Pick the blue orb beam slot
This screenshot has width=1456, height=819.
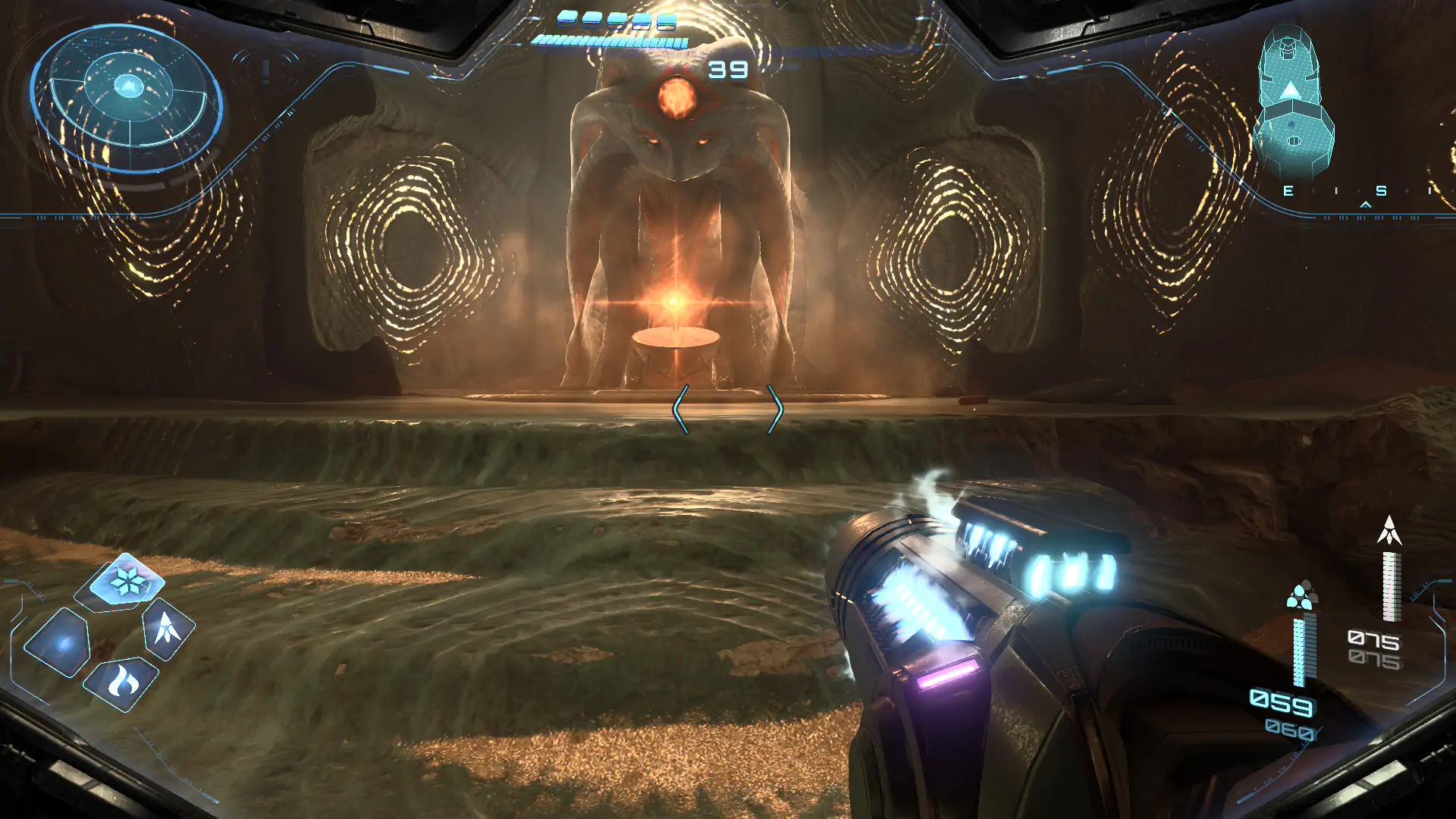61,644
